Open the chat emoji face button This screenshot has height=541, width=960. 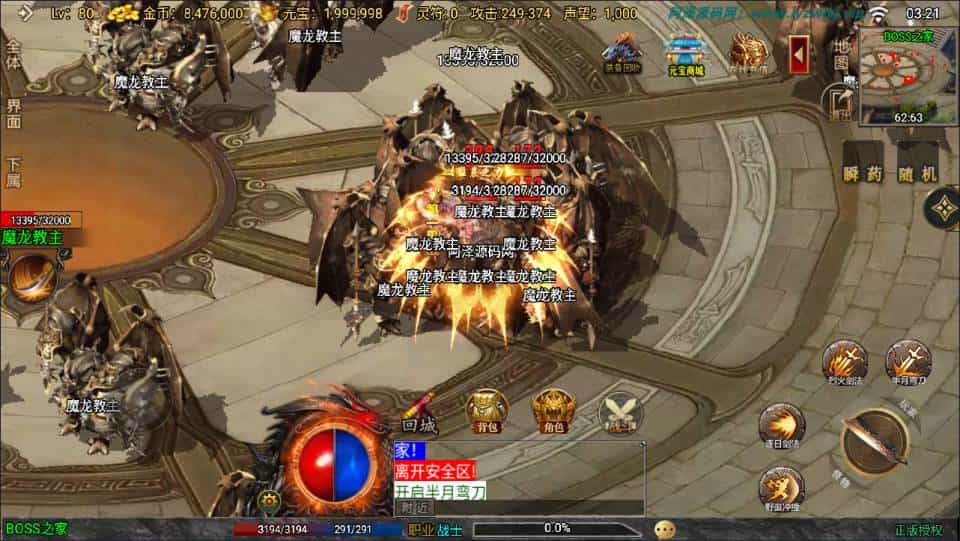coord(665,529)
